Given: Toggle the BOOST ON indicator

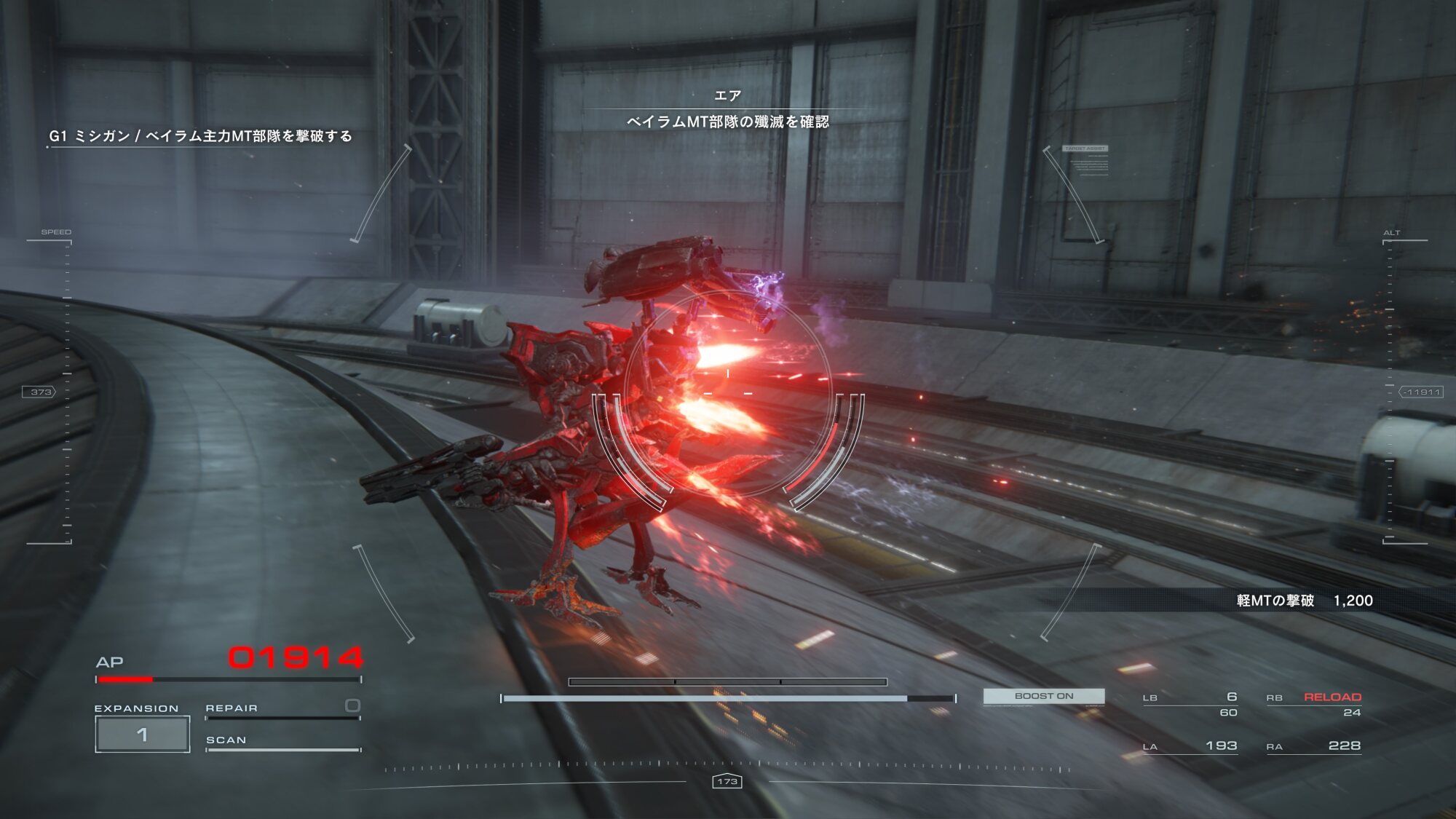Looking at the screenshot, I should pos(1043,697).
